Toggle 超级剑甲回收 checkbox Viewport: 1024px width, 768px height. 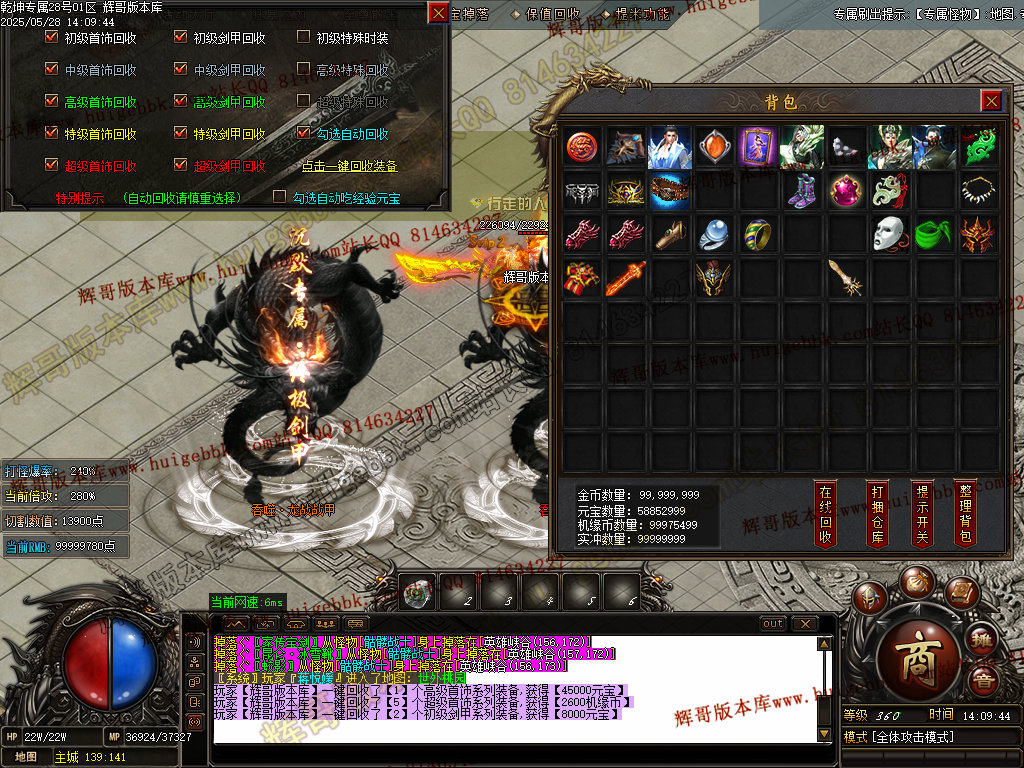coord(181,165)
